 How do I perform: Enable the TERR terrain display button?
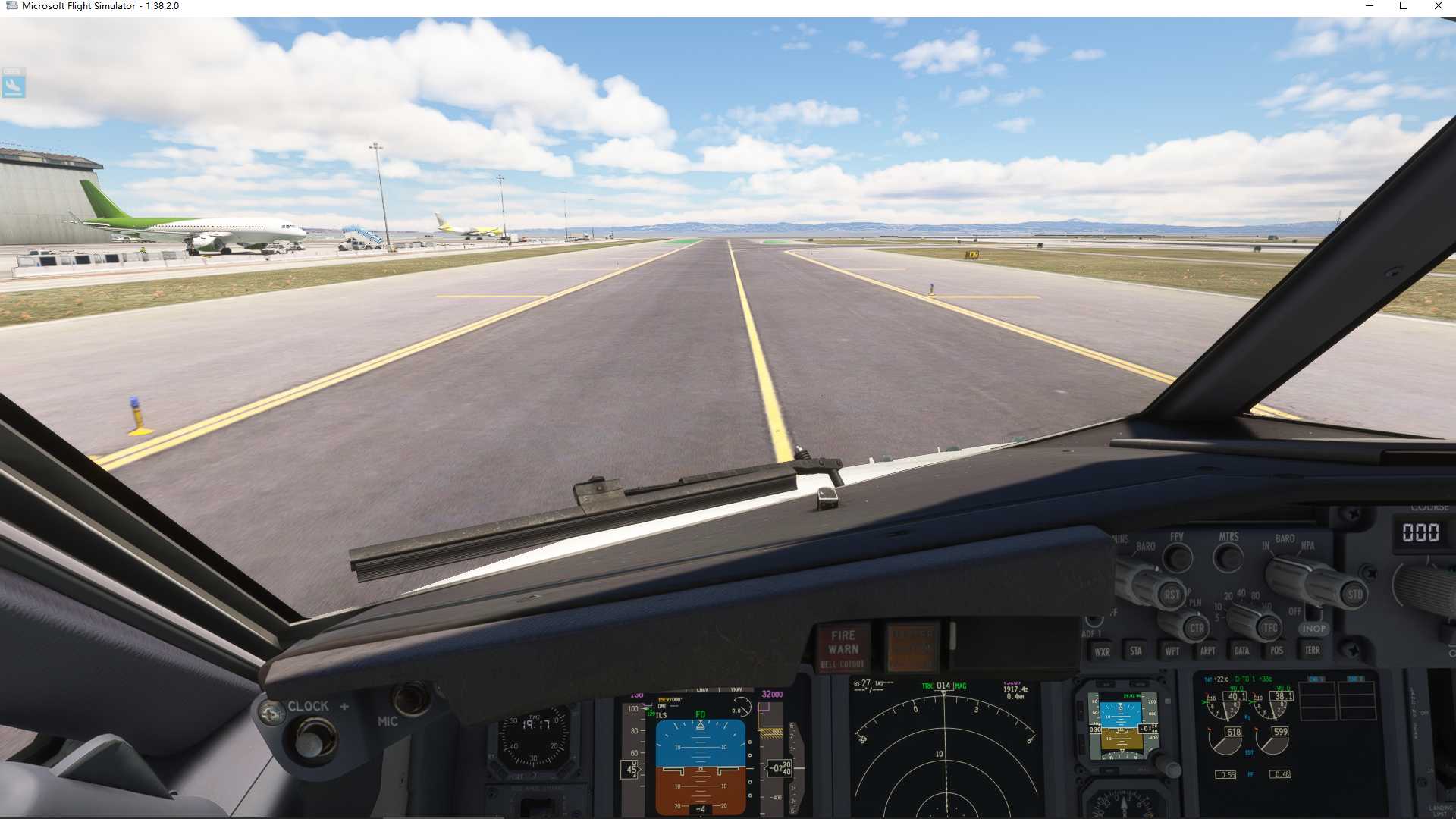(1311, 650)
